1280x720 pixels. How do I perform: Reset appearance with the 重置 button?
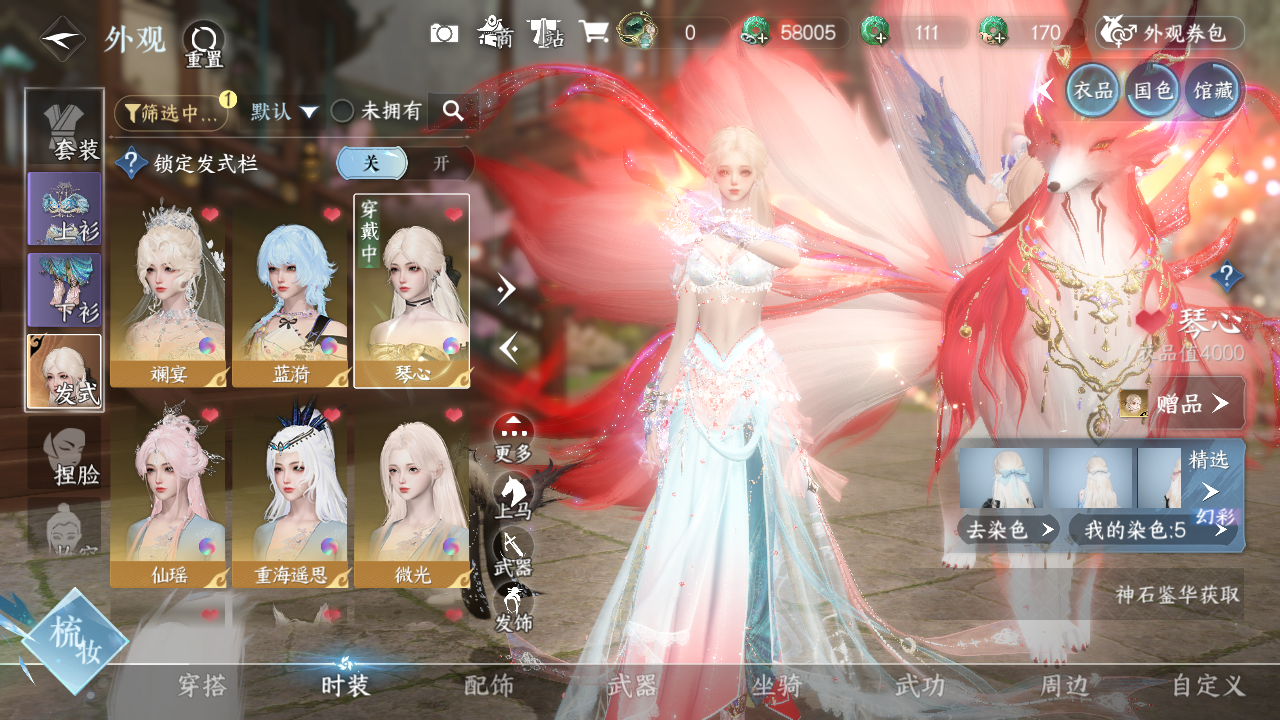click(203, 45)
